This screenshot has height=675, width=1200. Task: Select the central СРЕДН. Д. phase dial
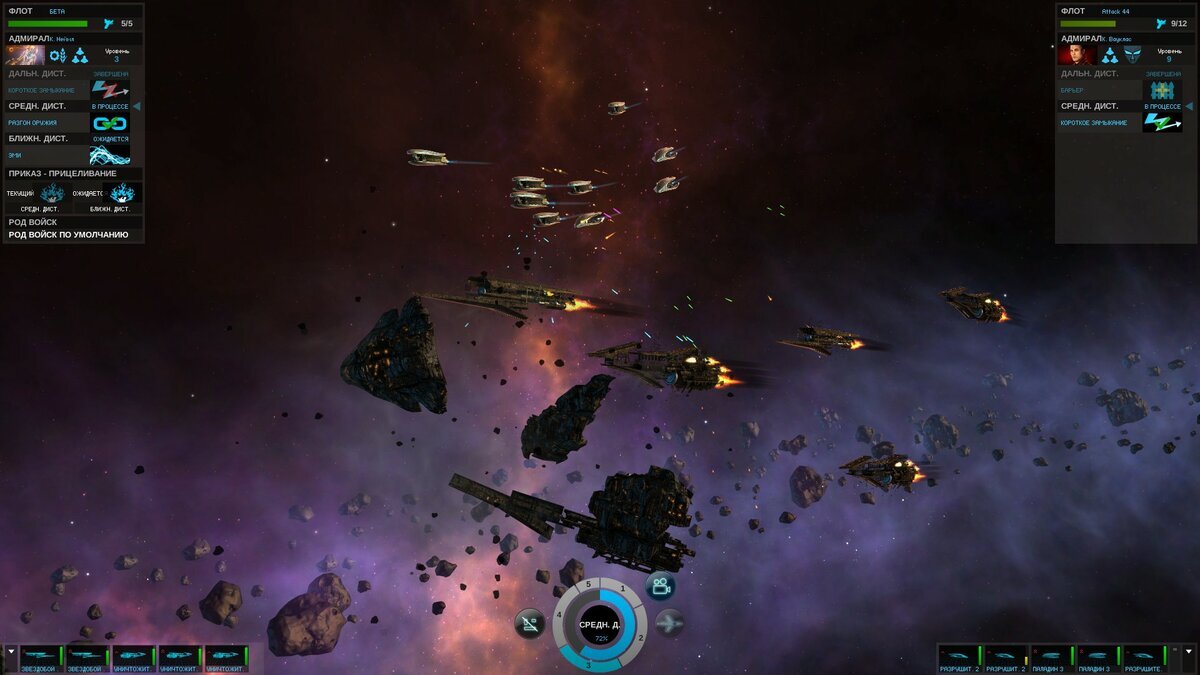coord(600,627)
